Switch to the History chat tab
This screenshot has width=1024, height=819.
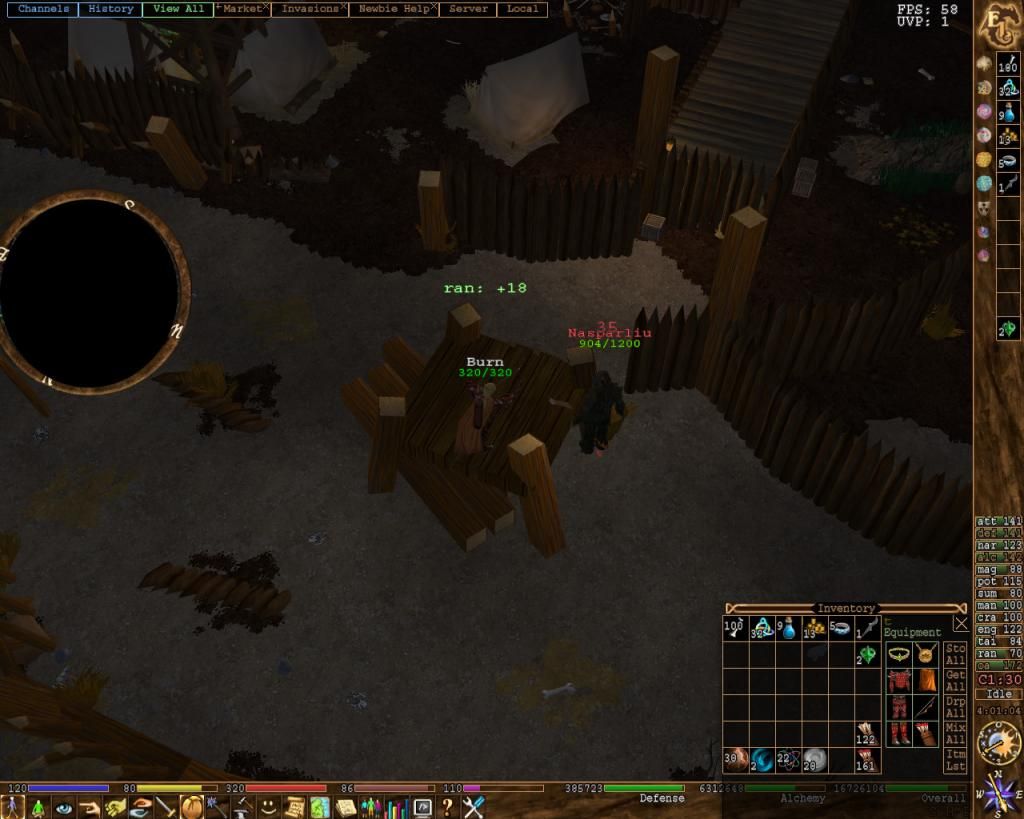tap(110, 9)
